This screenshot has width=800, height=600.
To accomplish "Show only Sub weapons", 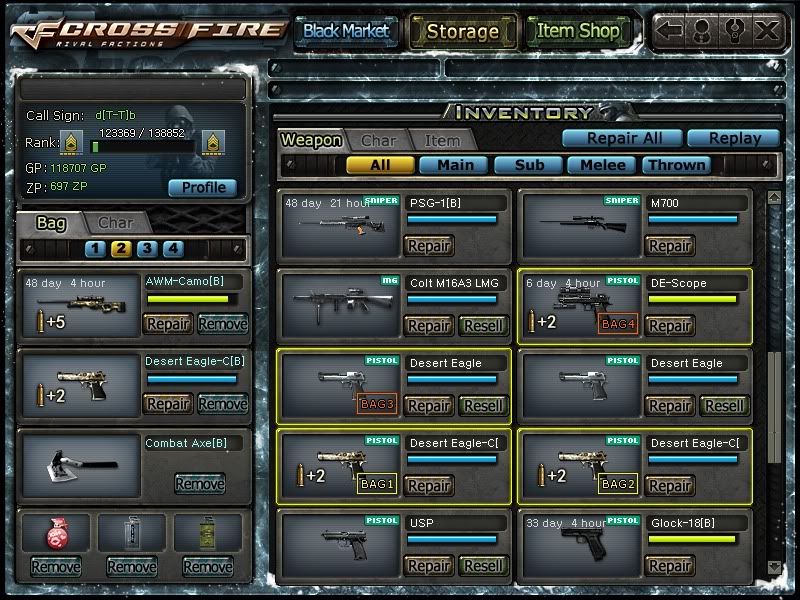I will pos(529,165).
